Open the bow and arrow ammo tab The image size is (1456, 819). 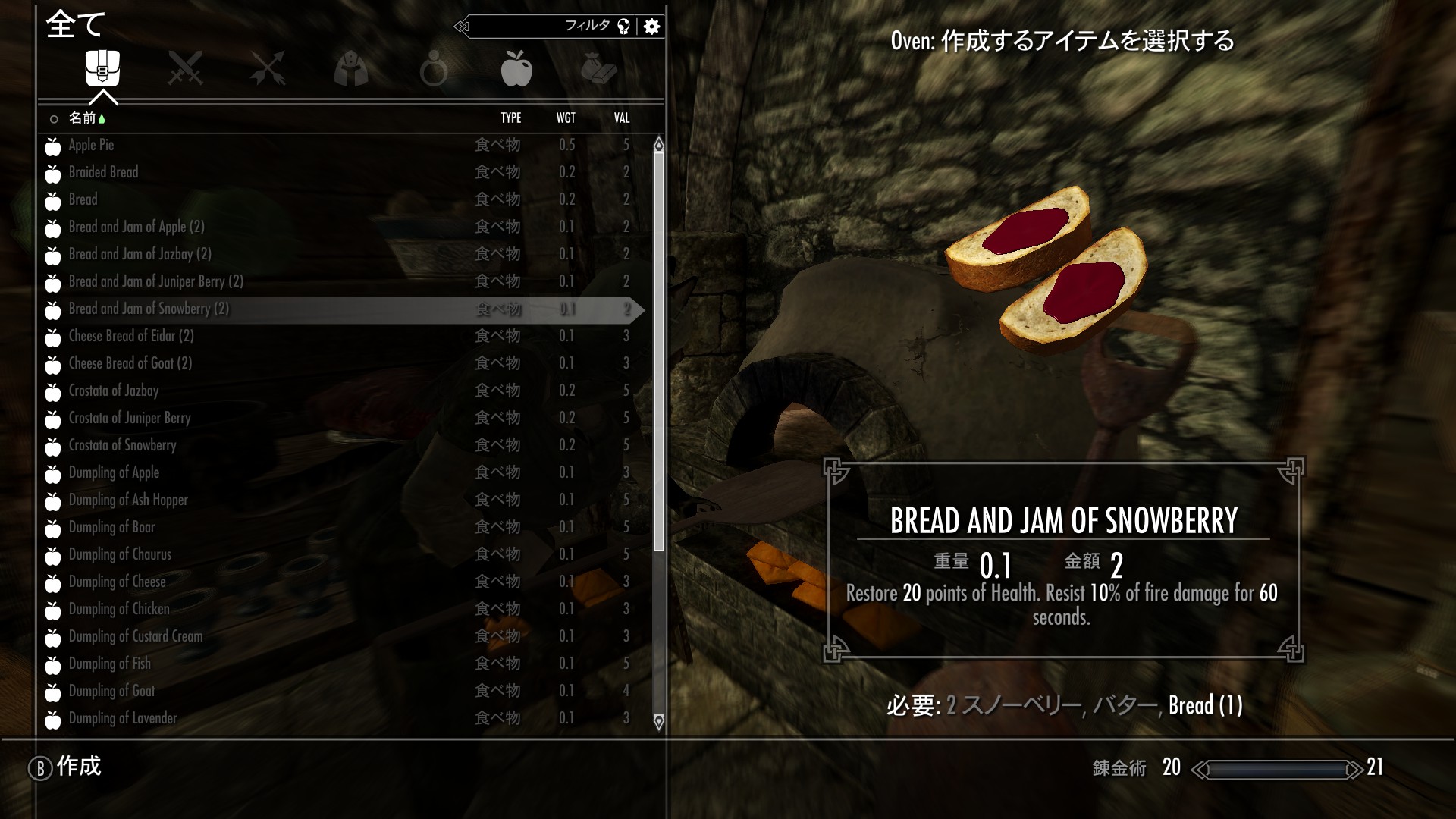click(268, 68)
